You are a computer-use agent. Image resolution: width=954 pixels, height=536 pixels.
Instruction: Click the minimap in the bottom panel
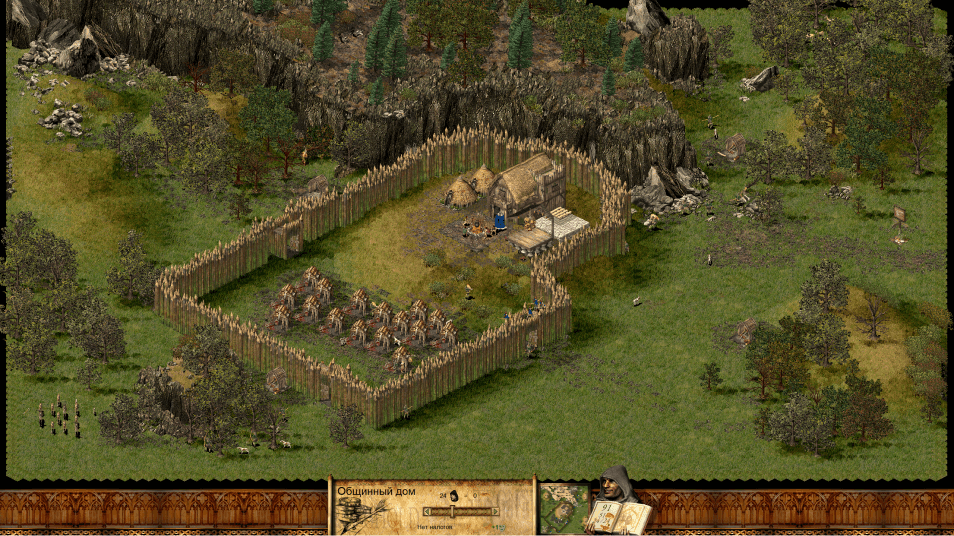click(563, 508)
